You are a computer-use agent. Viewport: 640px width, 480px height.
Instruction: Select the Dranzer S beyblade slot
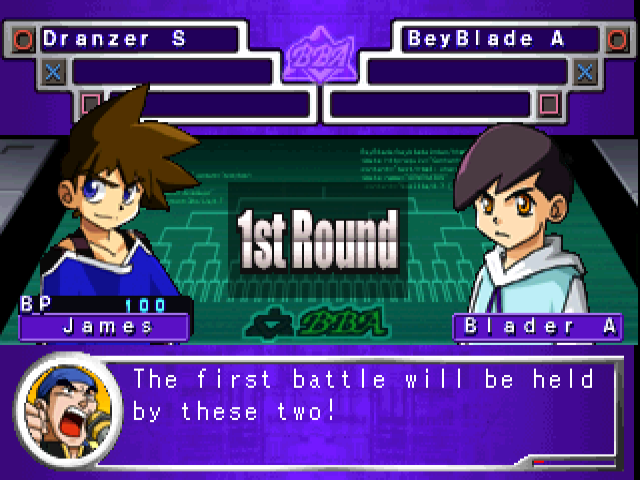click(x=138, y=40)
